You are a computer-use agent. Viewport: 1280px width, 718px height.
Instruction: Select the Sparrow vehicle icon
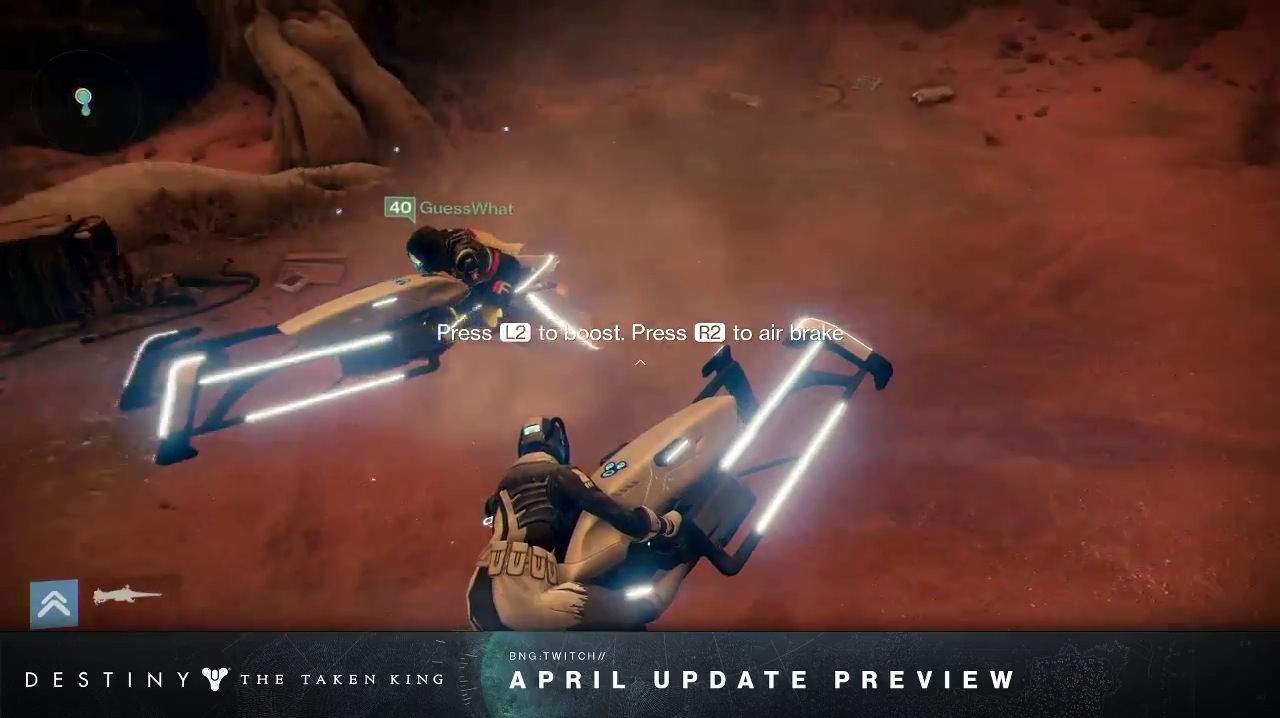[x=127, y=596]
